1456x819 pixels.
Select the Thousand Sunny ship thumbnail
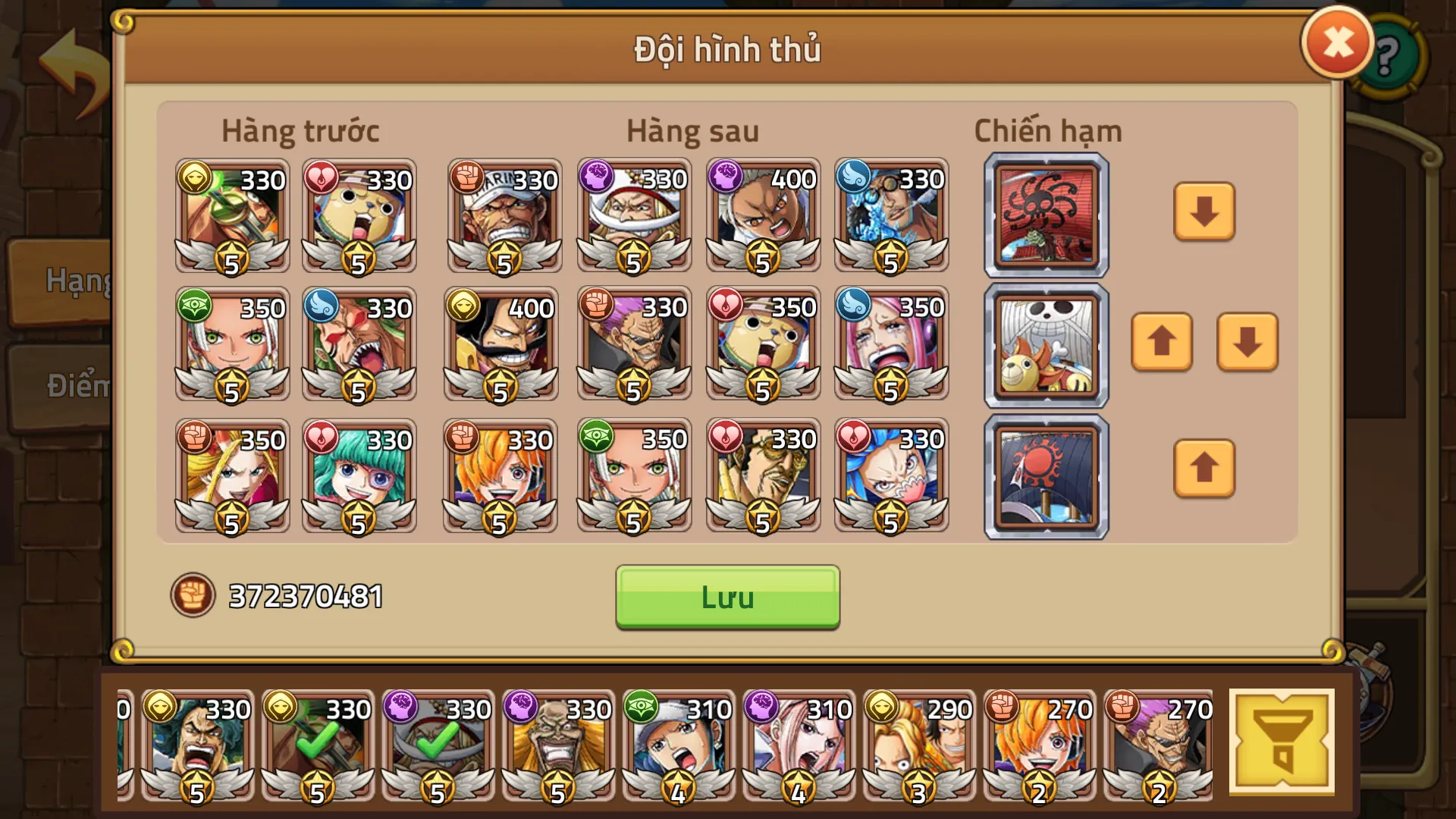(1045, 344)
